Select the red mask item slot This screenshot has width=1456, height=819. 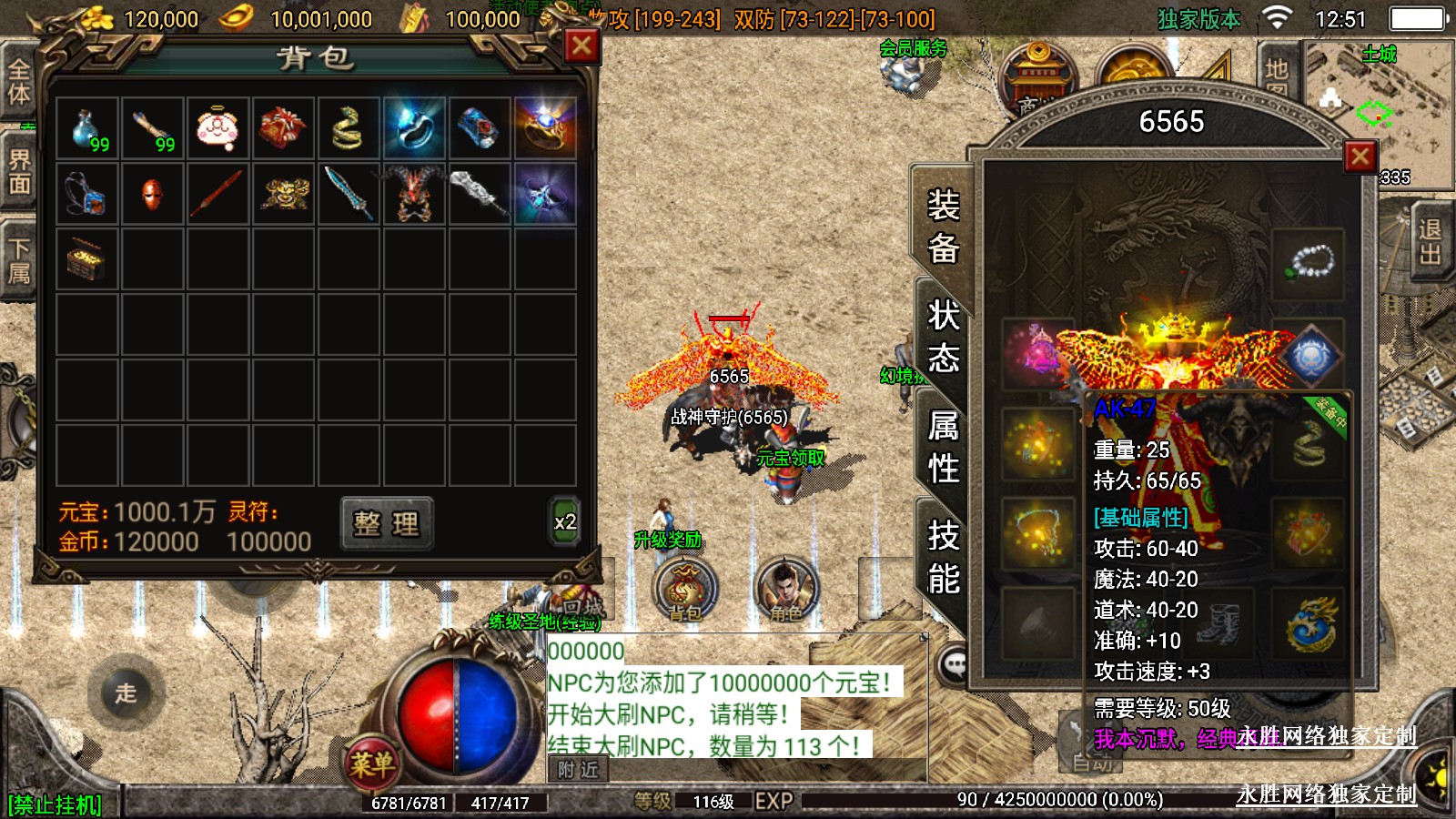tap(153, 194)
